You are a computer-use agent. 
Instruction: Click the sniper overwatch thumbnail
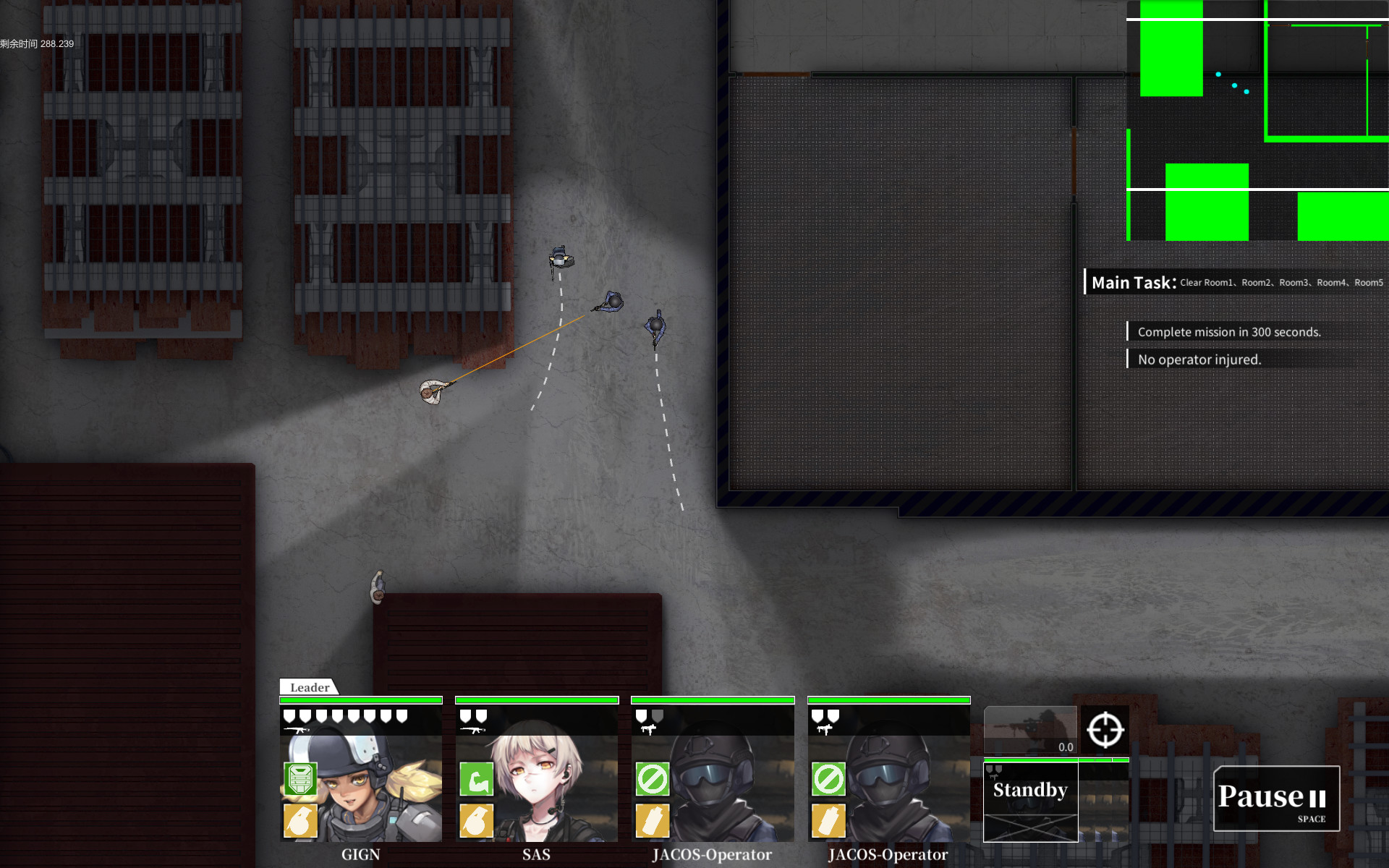pyautogui.click(x=1031, y=731)
